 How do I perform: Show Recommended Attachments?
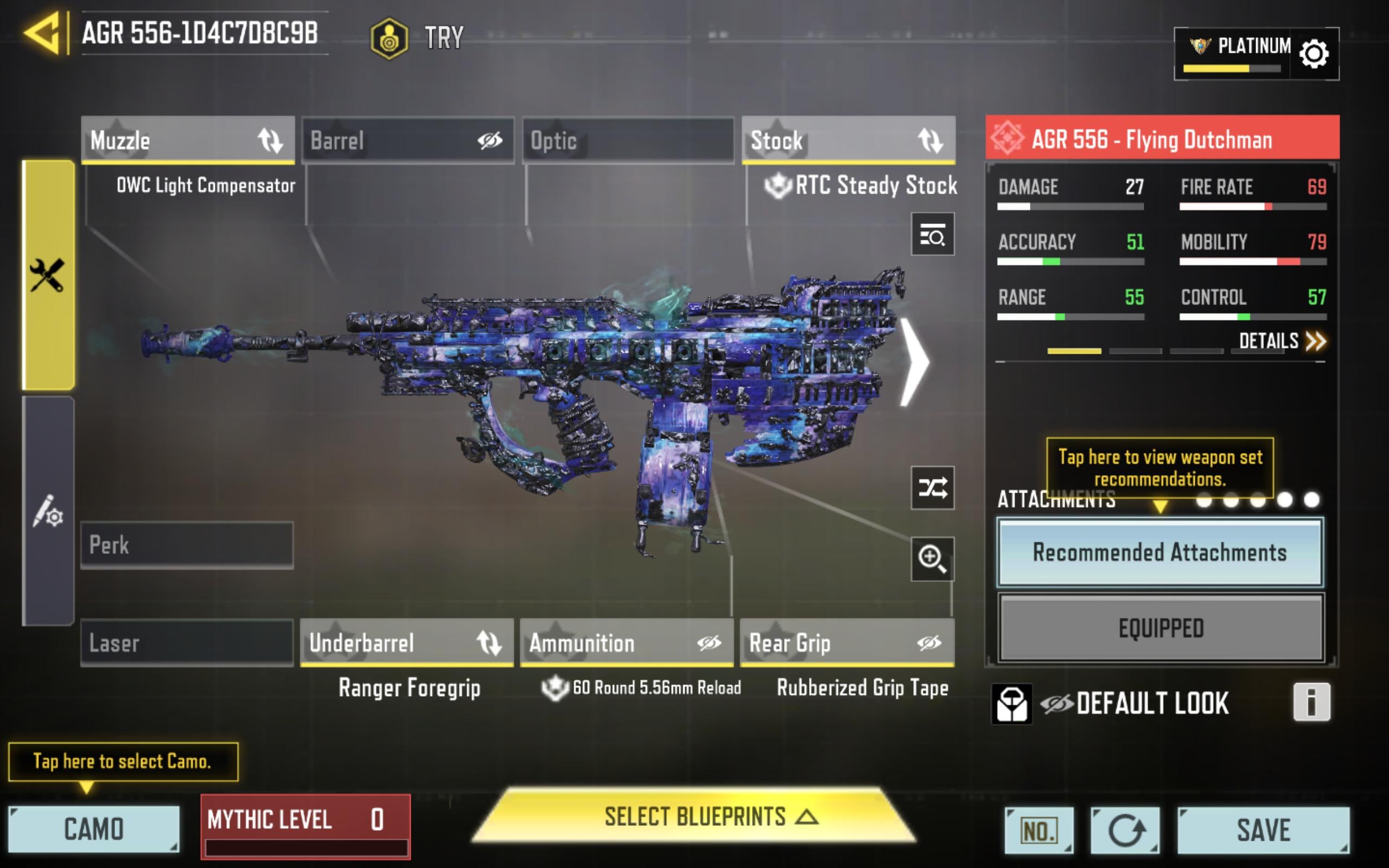point(1160,552)
